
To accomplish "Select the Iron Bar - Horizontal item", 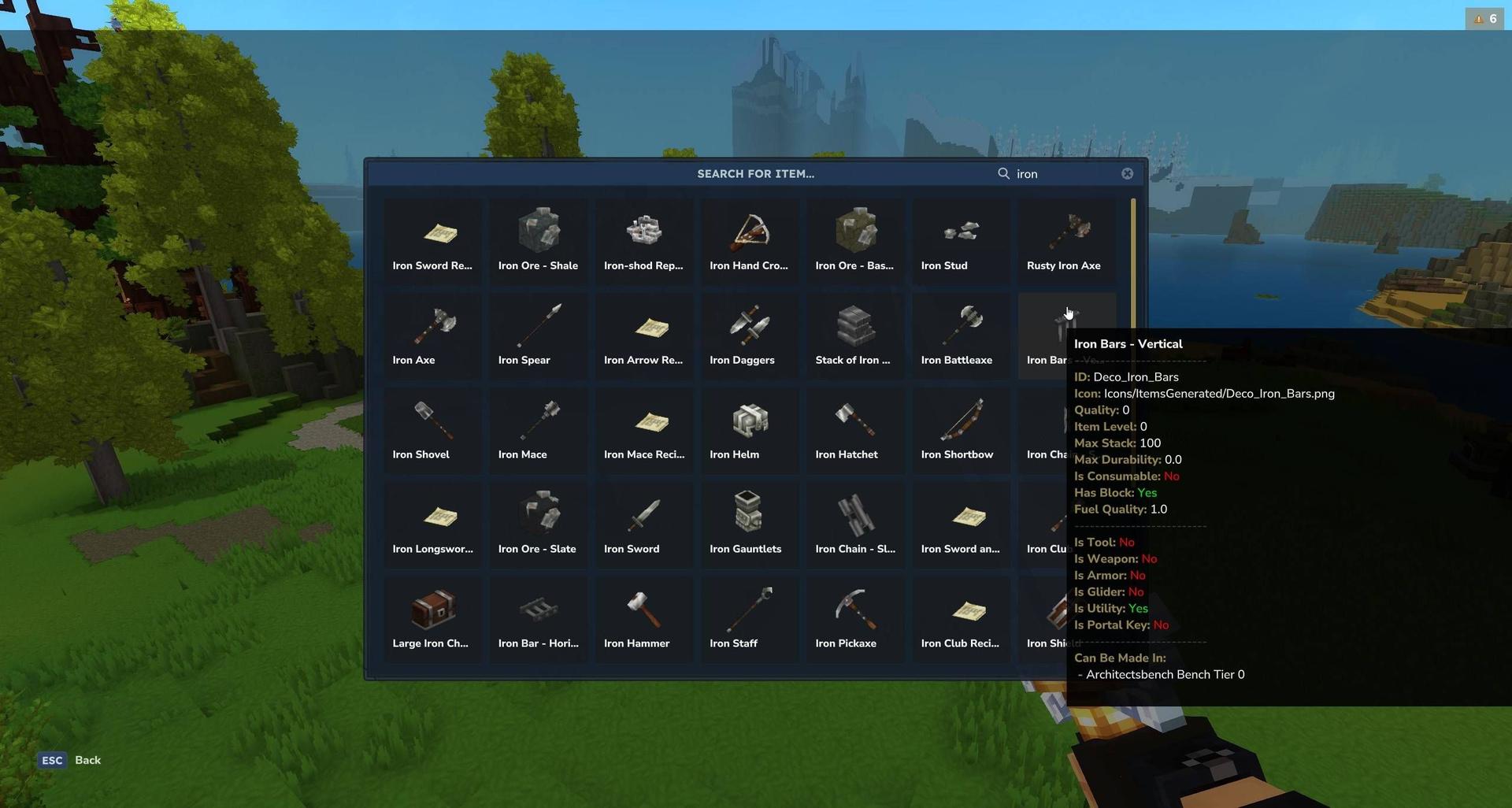I will point(538,609).
